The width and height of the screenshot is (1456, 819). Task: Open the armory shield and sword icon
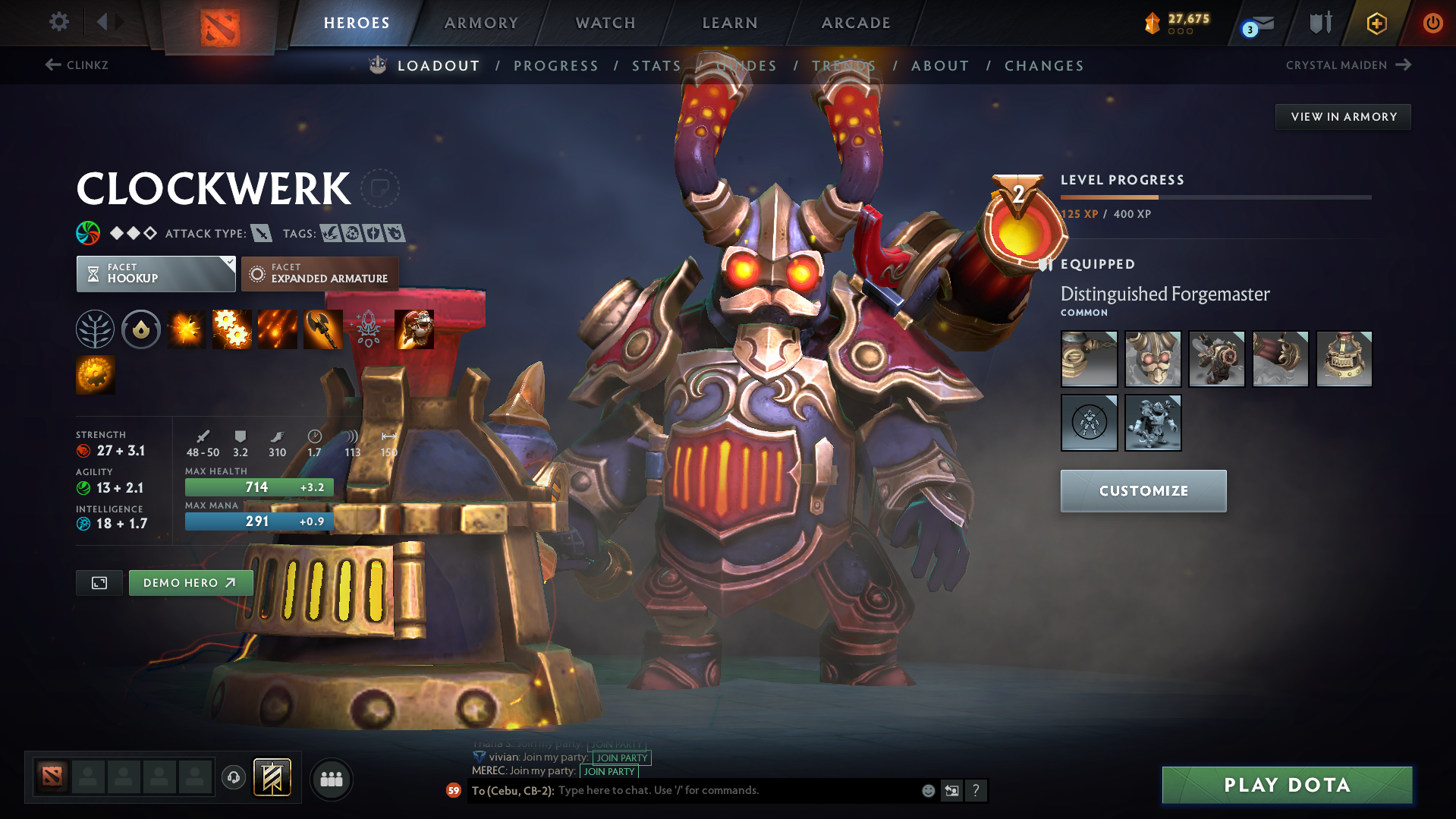pos(1319,23)
